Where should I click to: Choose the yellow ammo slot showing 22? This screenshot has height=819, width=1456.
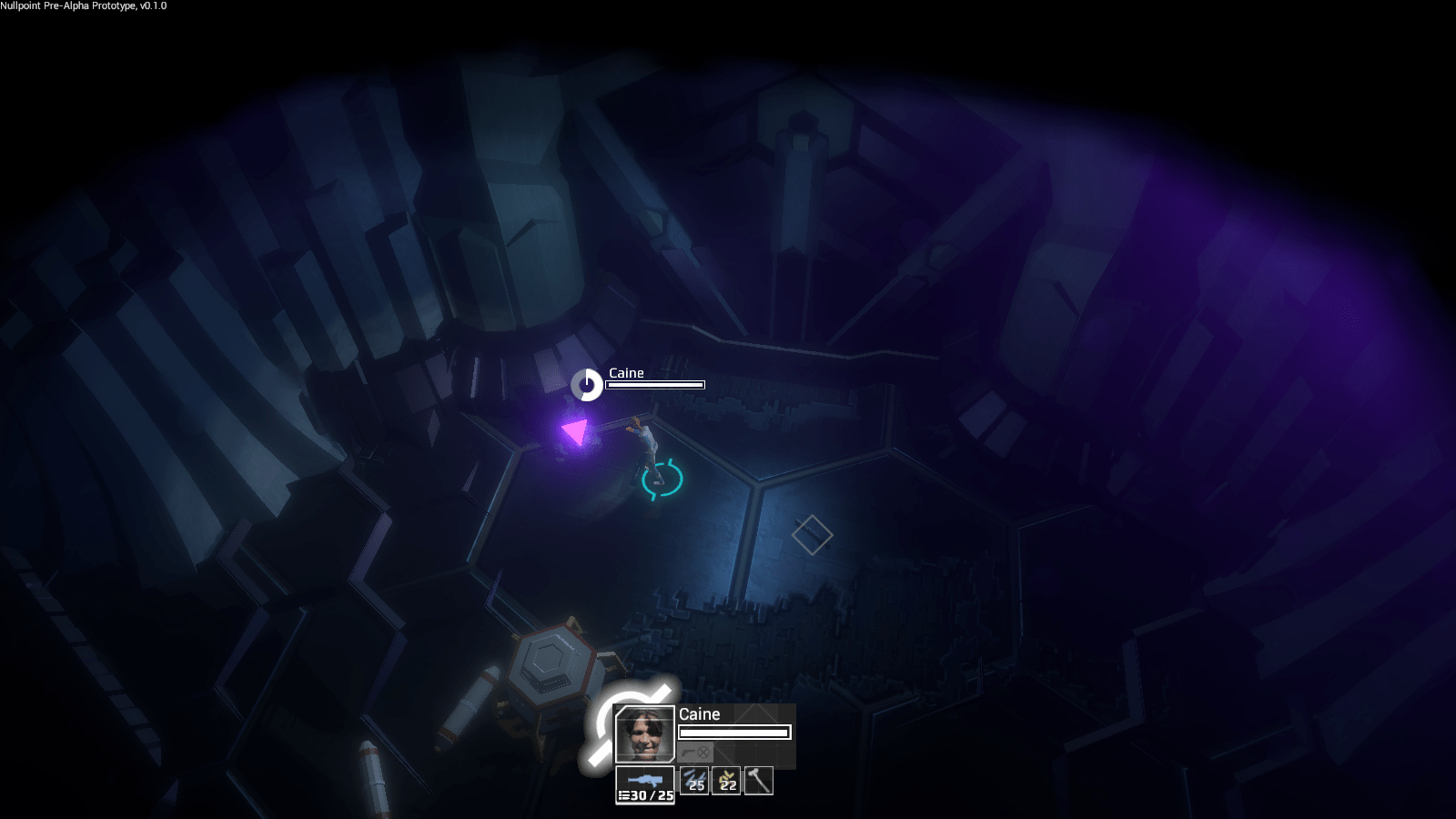(x=726, y=781)
